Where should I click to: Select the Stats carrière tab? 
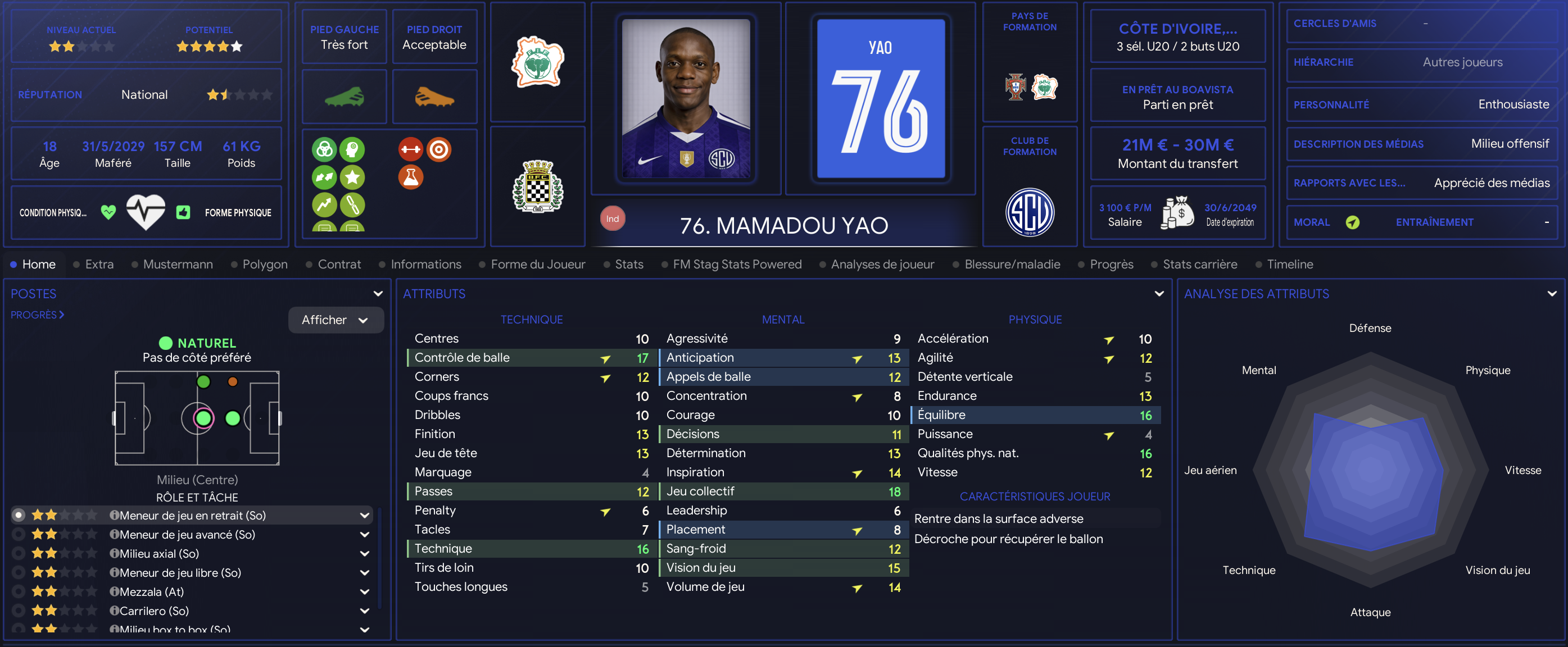[x=1199, y=265]
